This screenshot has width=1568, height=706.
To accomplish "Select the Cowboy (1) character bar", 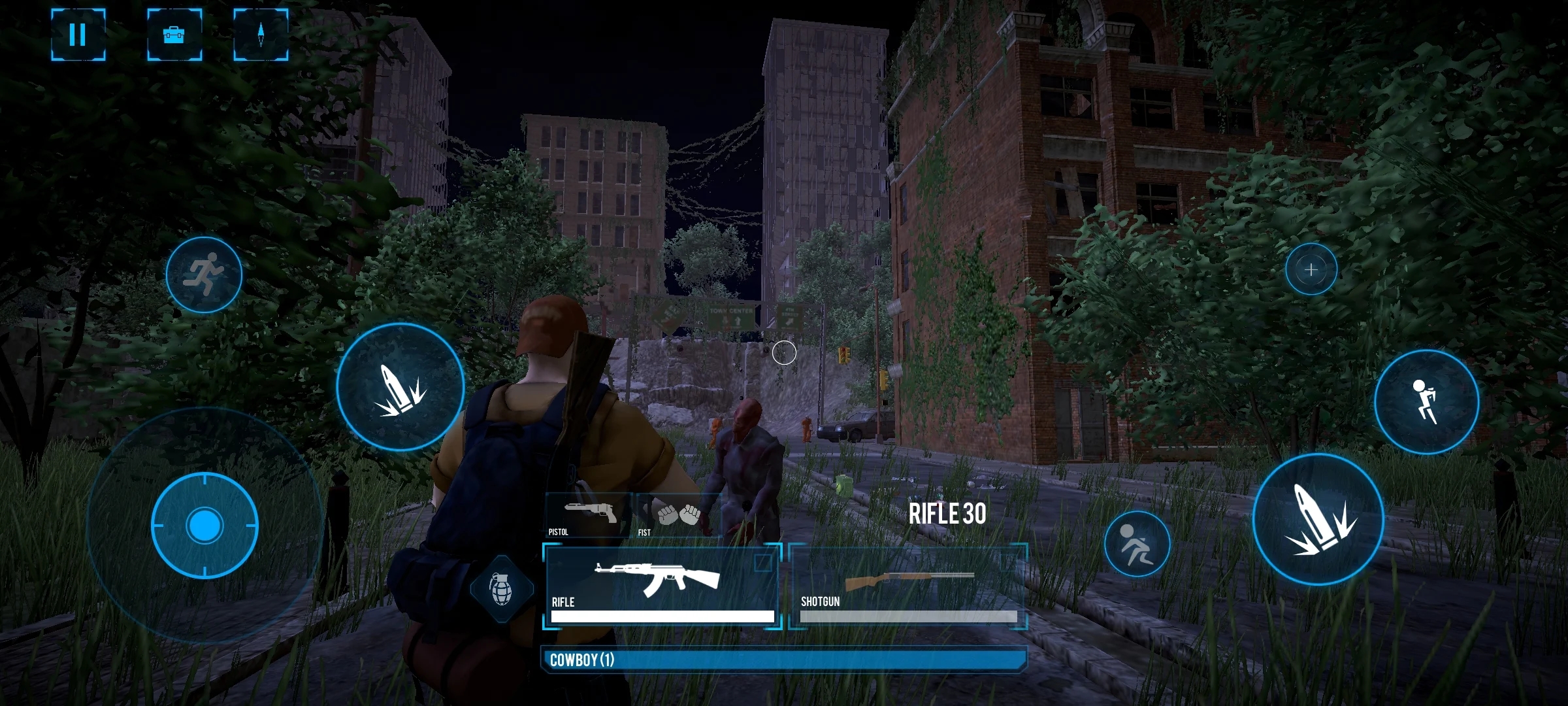I will coord(784,660).
